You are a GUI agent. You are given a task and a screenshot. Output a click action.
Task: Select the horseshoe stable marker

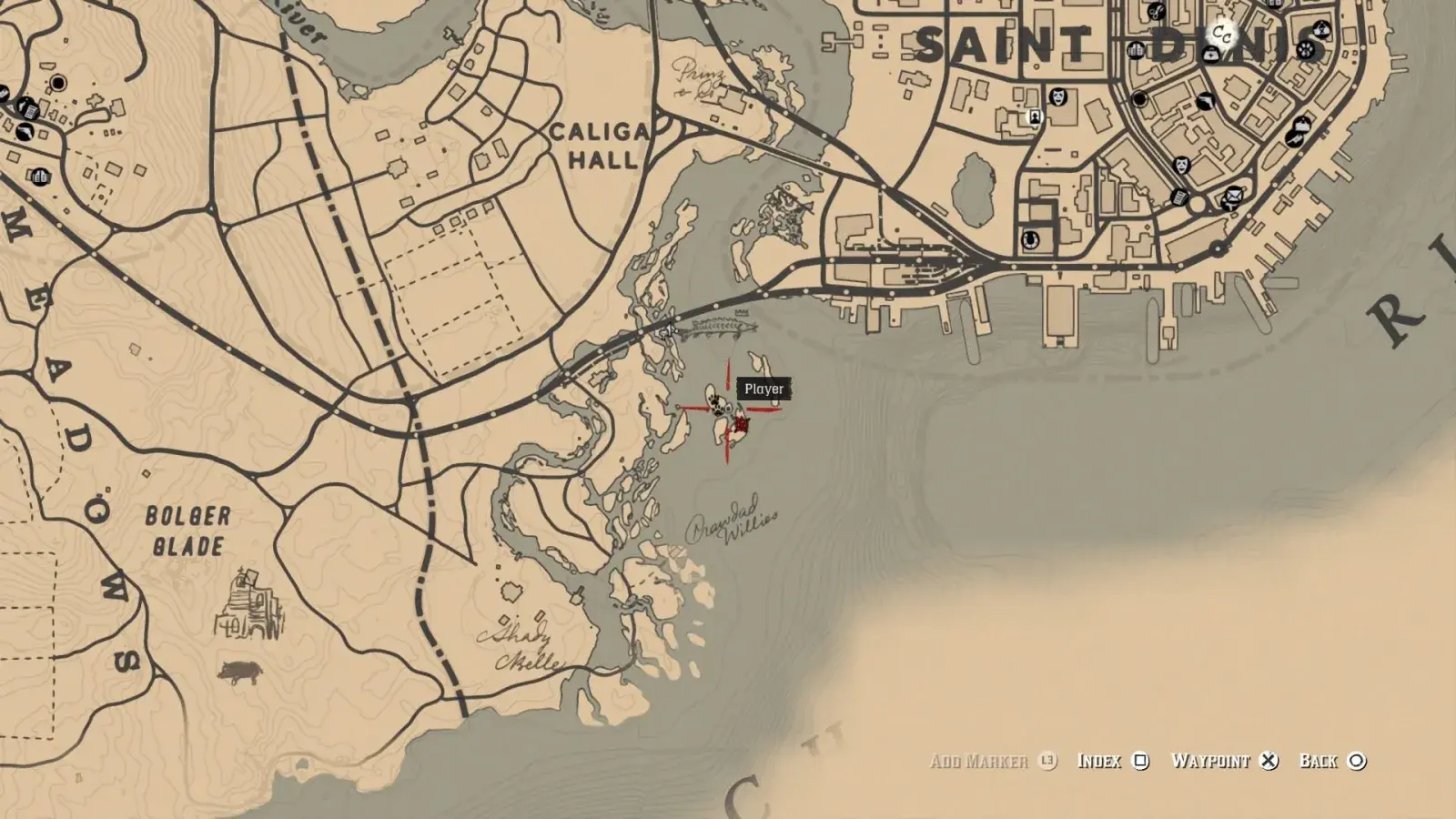pos(1030,240)
